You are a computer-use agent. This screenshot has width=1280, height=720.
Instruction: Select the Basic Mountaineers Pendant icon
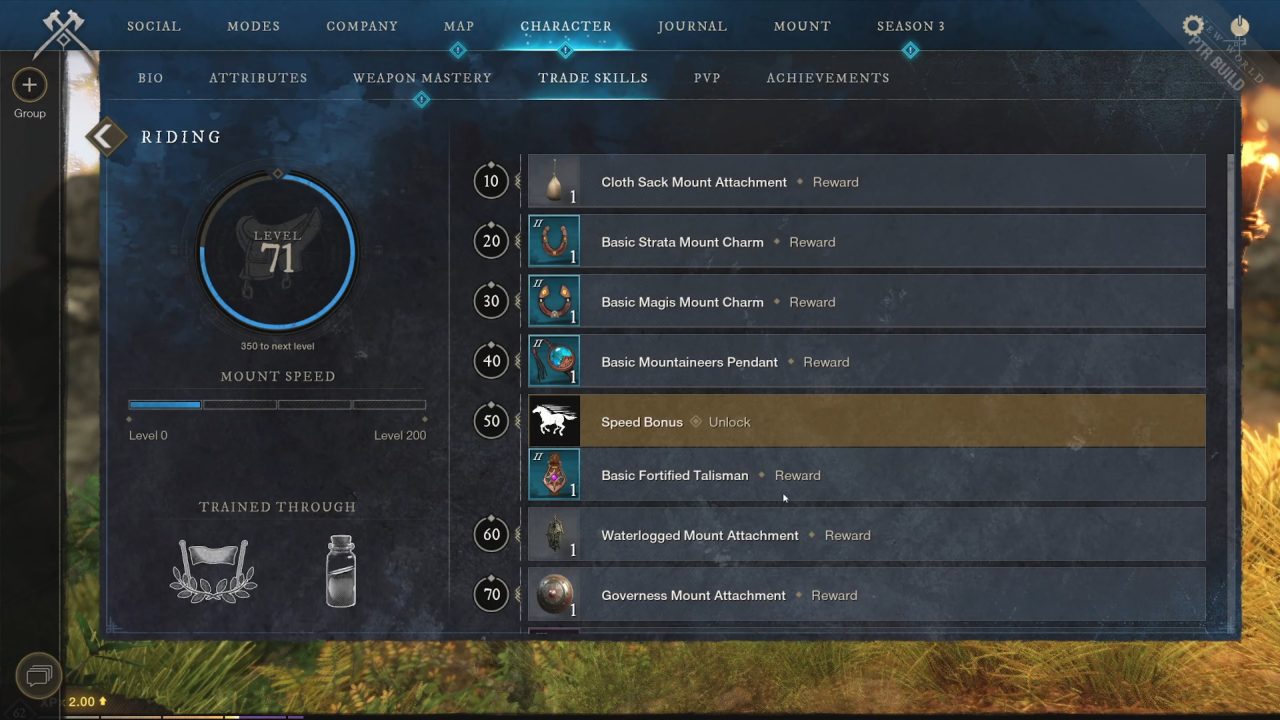[x=554, y=361]
